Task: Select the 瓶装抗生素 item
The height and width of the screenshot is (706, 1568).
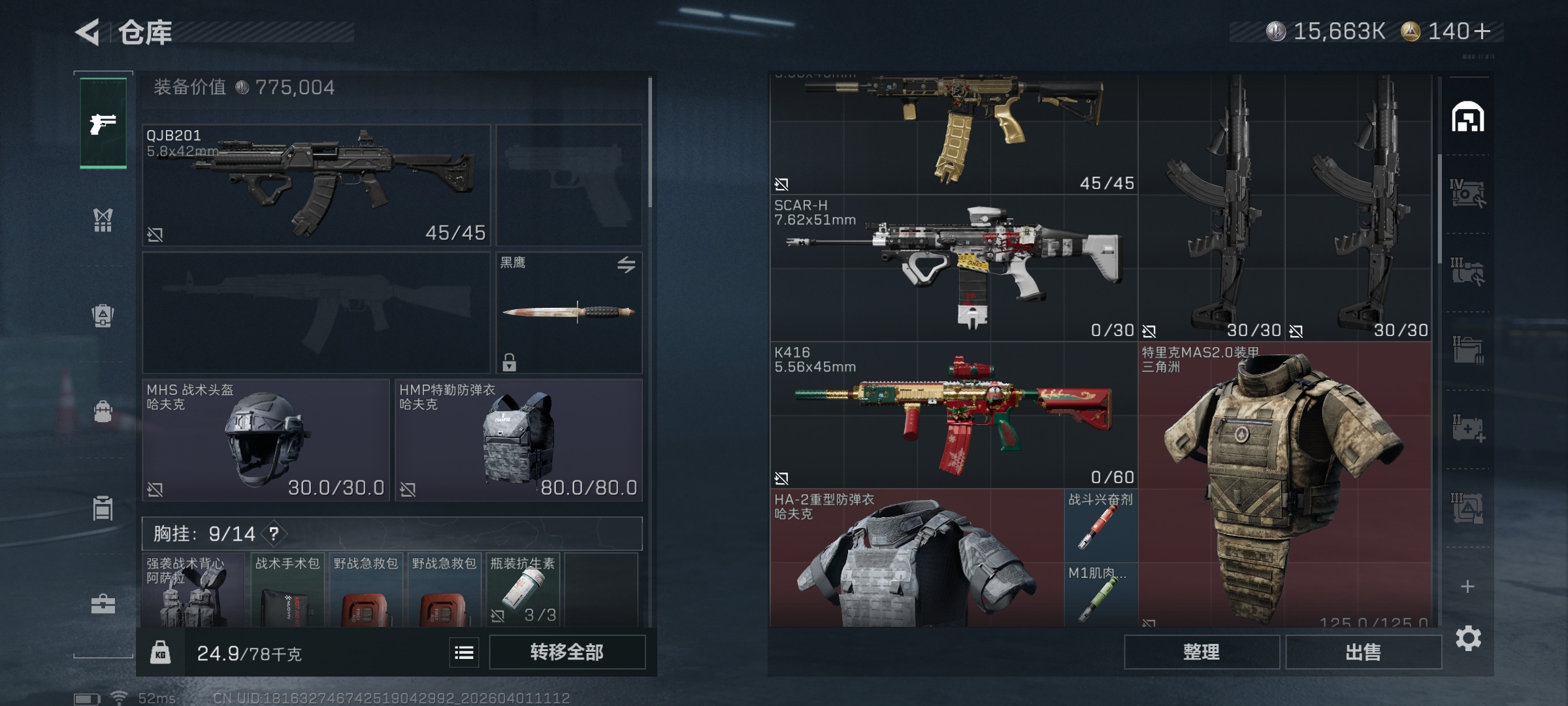Action: point(523,590)
